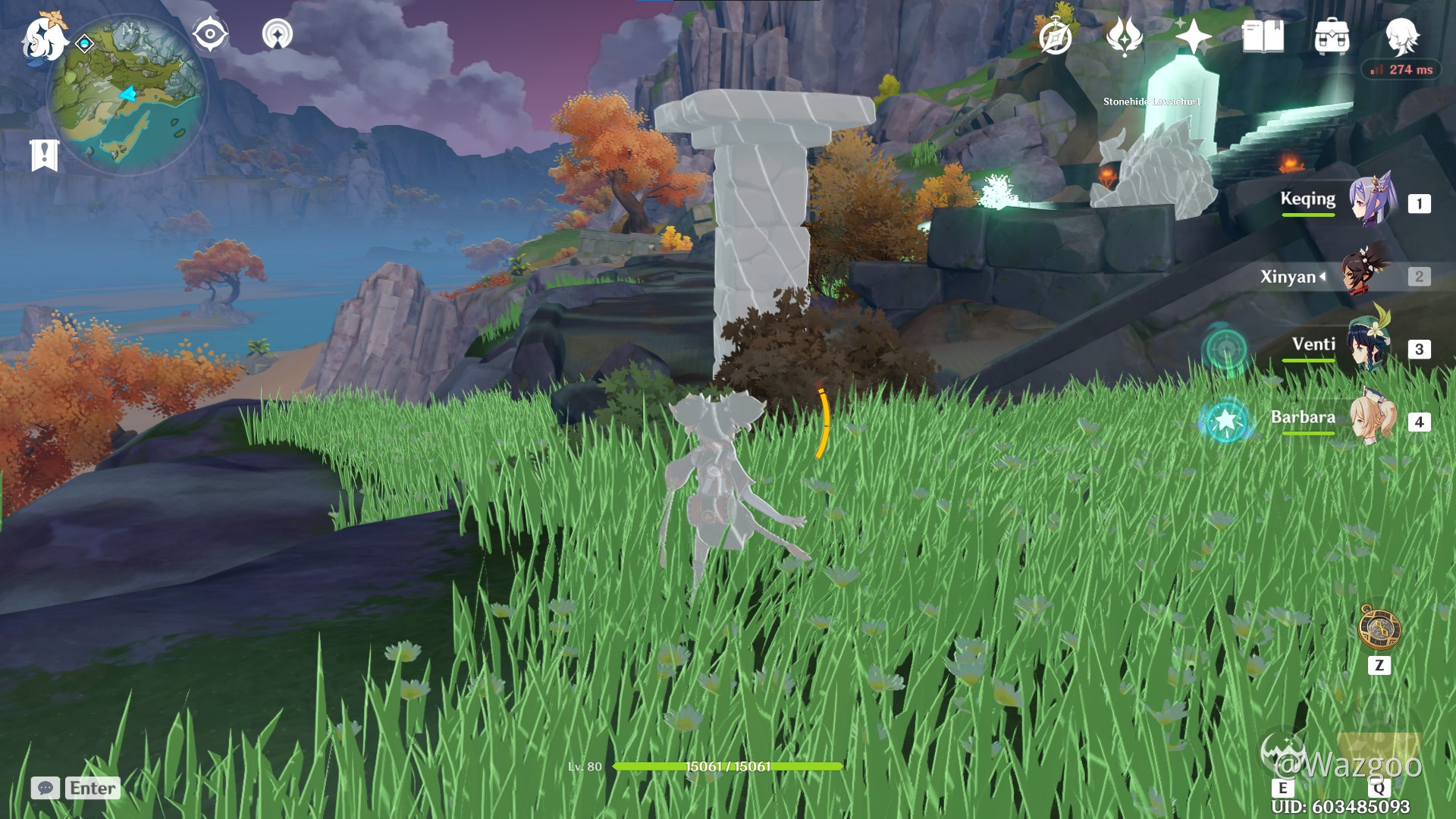This screenshot has width=1456, height=819.
Task: Open the adventurer handbook book icon
Action: pyautogui.click(x=1263, y=36)
